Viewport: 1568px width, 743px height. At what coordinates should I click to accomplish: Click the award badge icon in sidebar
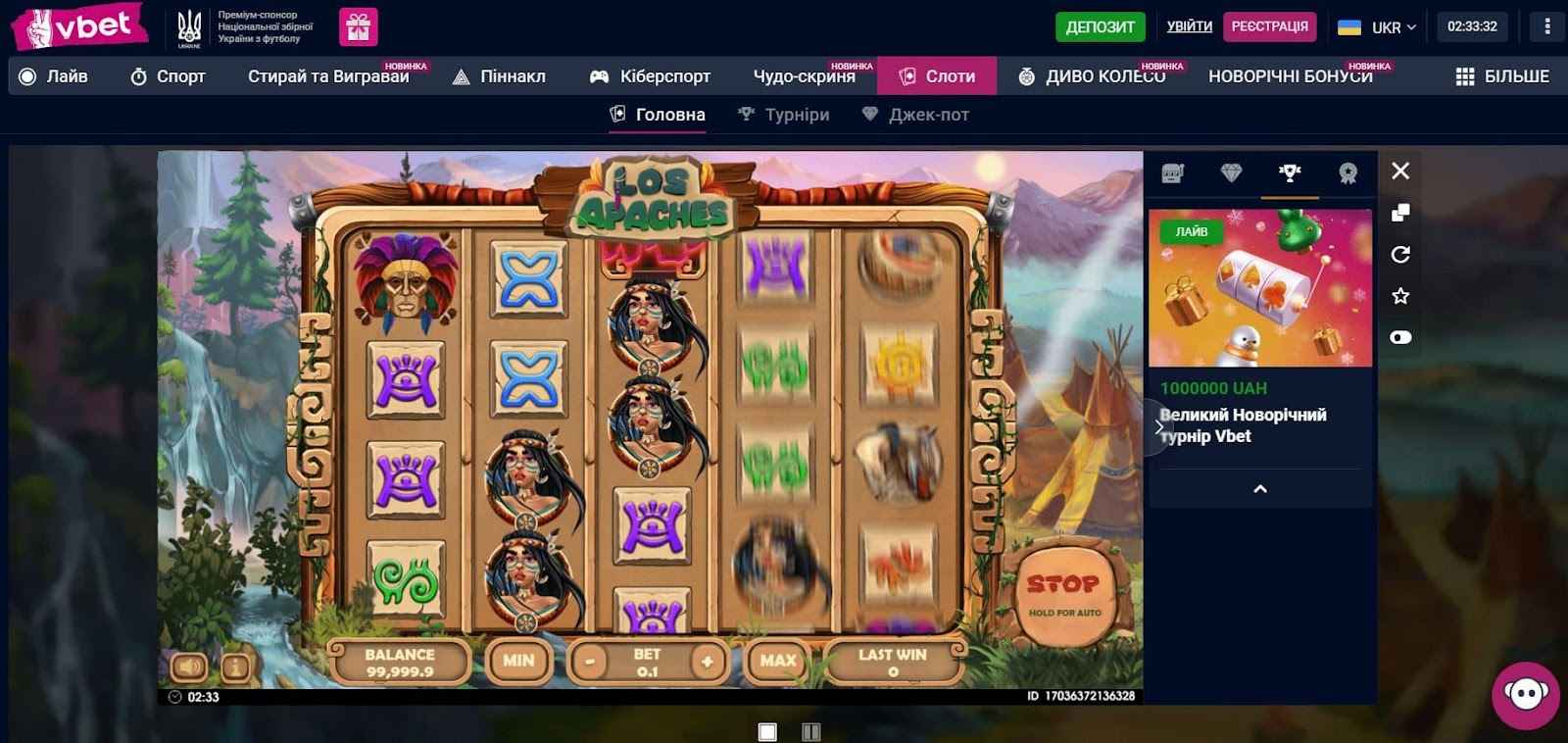1347,173
